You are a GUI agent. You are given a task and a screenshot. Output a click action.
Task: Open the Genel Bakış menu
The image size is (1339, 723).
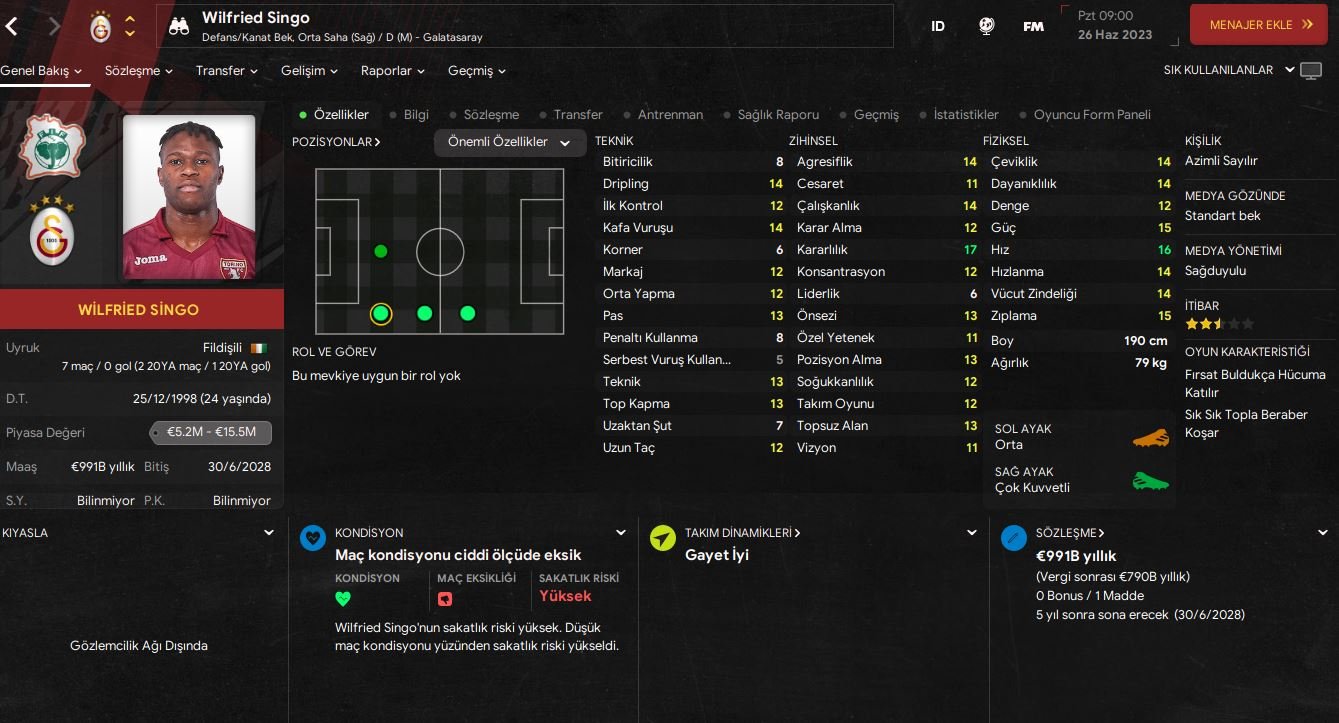coord(41,71)
